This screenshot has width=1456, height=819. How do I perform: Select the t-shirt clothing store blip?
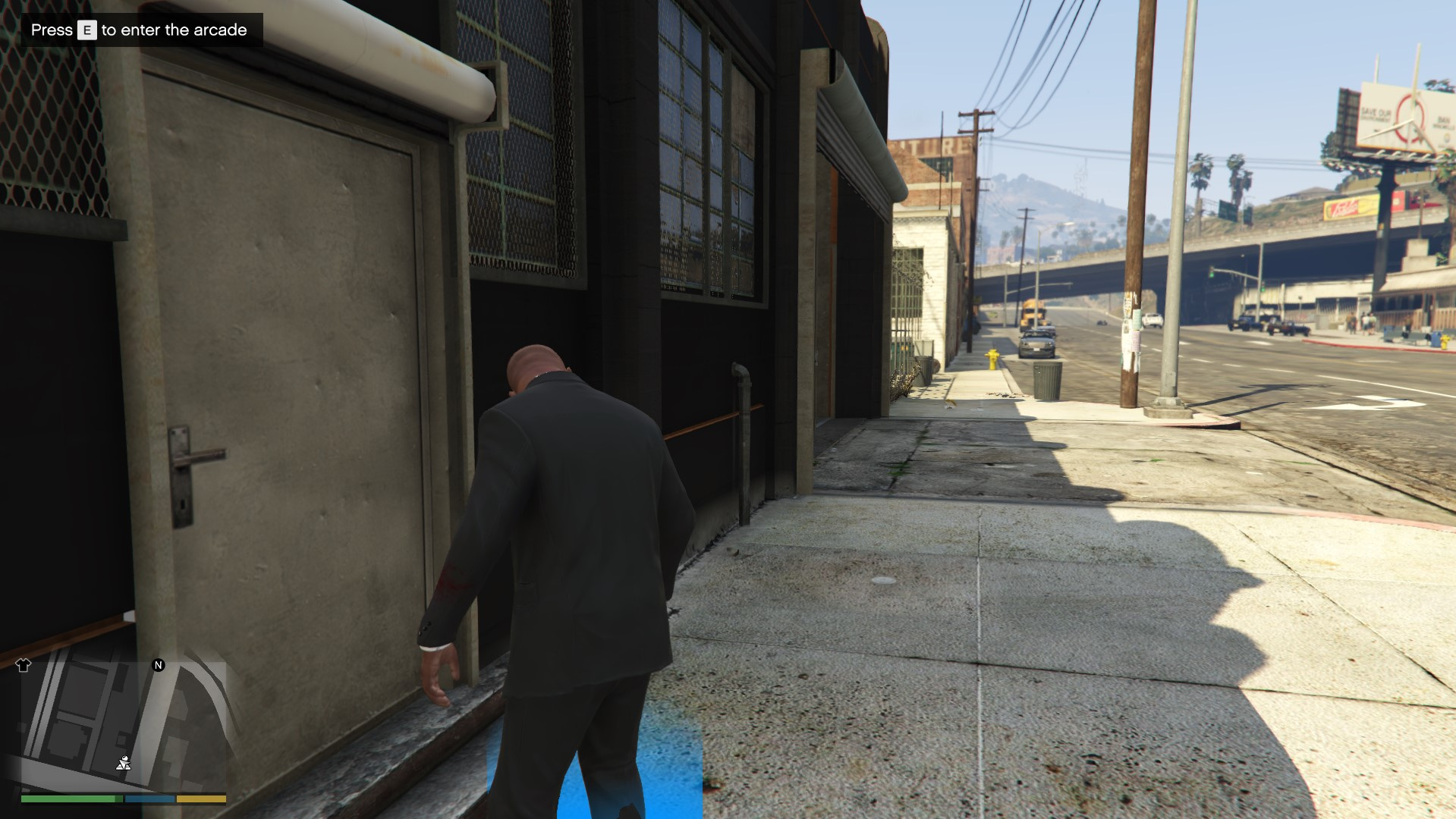pyautogui.click(x=23, y=666)
